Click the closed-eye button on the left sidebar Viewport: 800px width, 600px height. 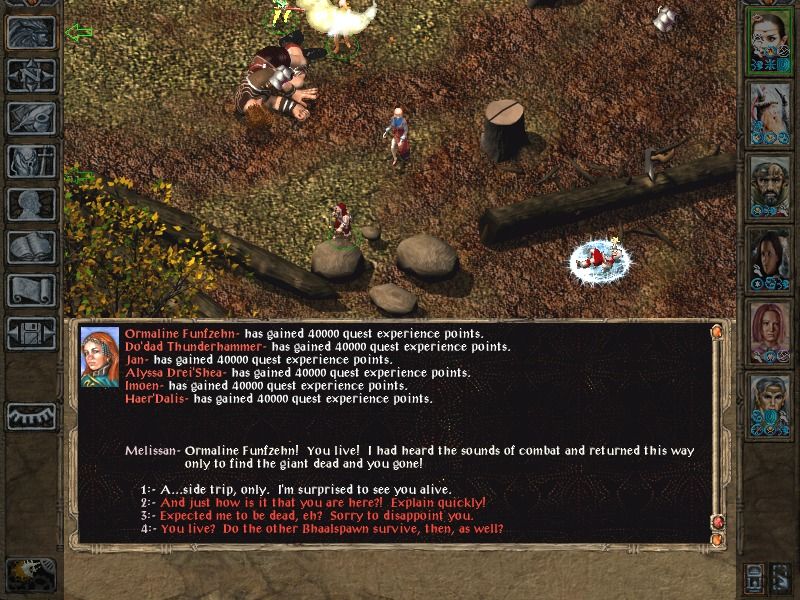tap(31, 415)
